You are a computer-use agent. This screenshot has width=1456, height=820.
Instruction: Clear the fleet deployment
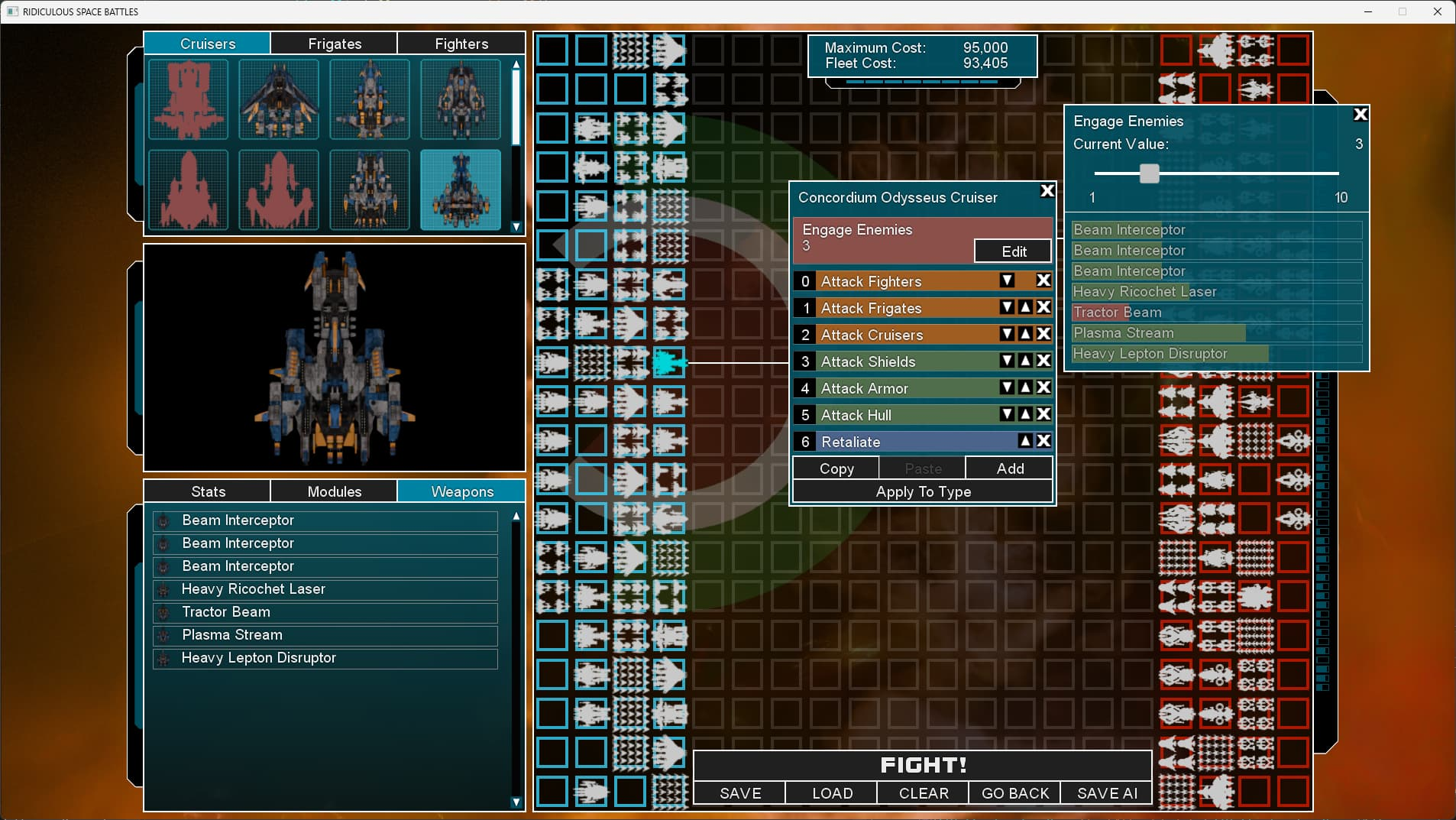click(923, 793)
